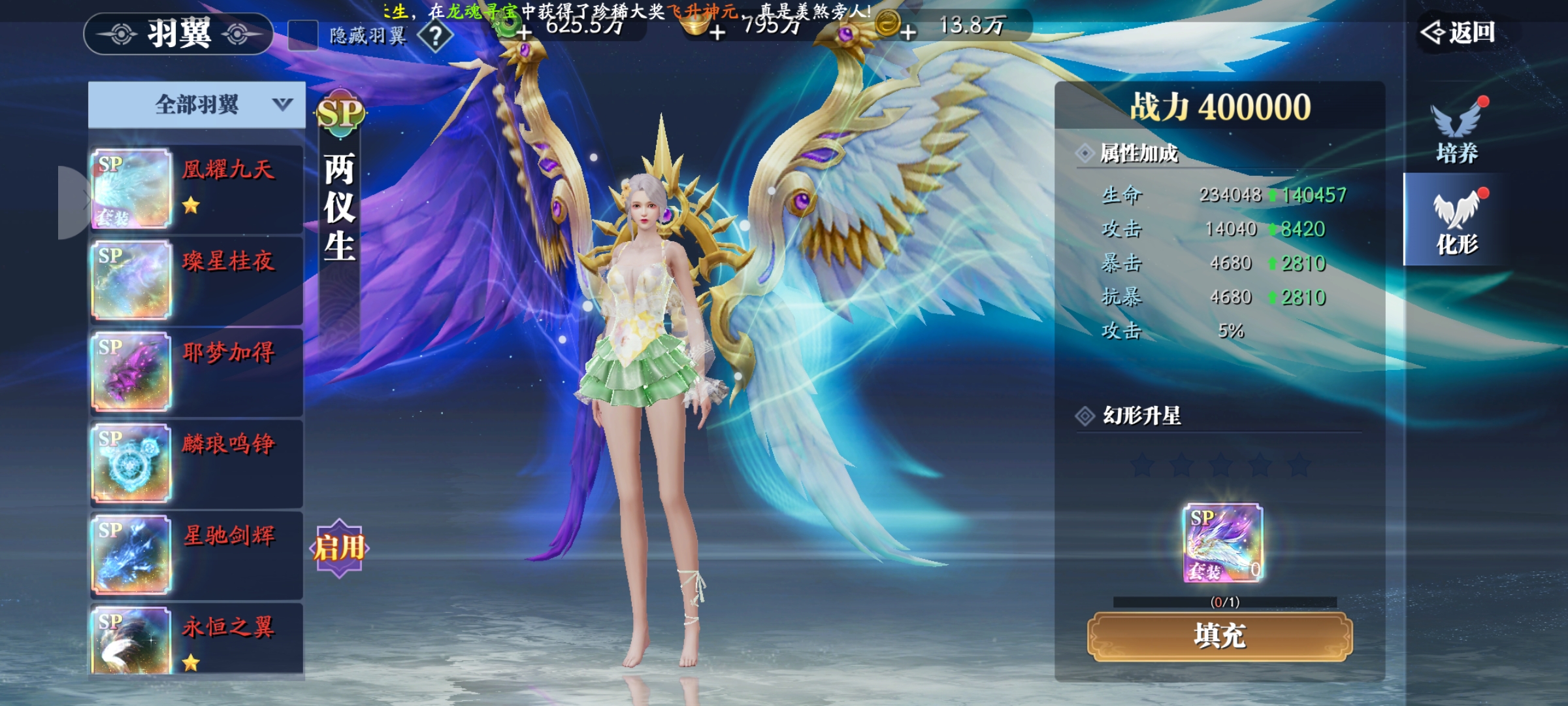Select the 凰耀九天 wing entry
The width and height of the screenshot is (1568, 706).
[196, 188]
